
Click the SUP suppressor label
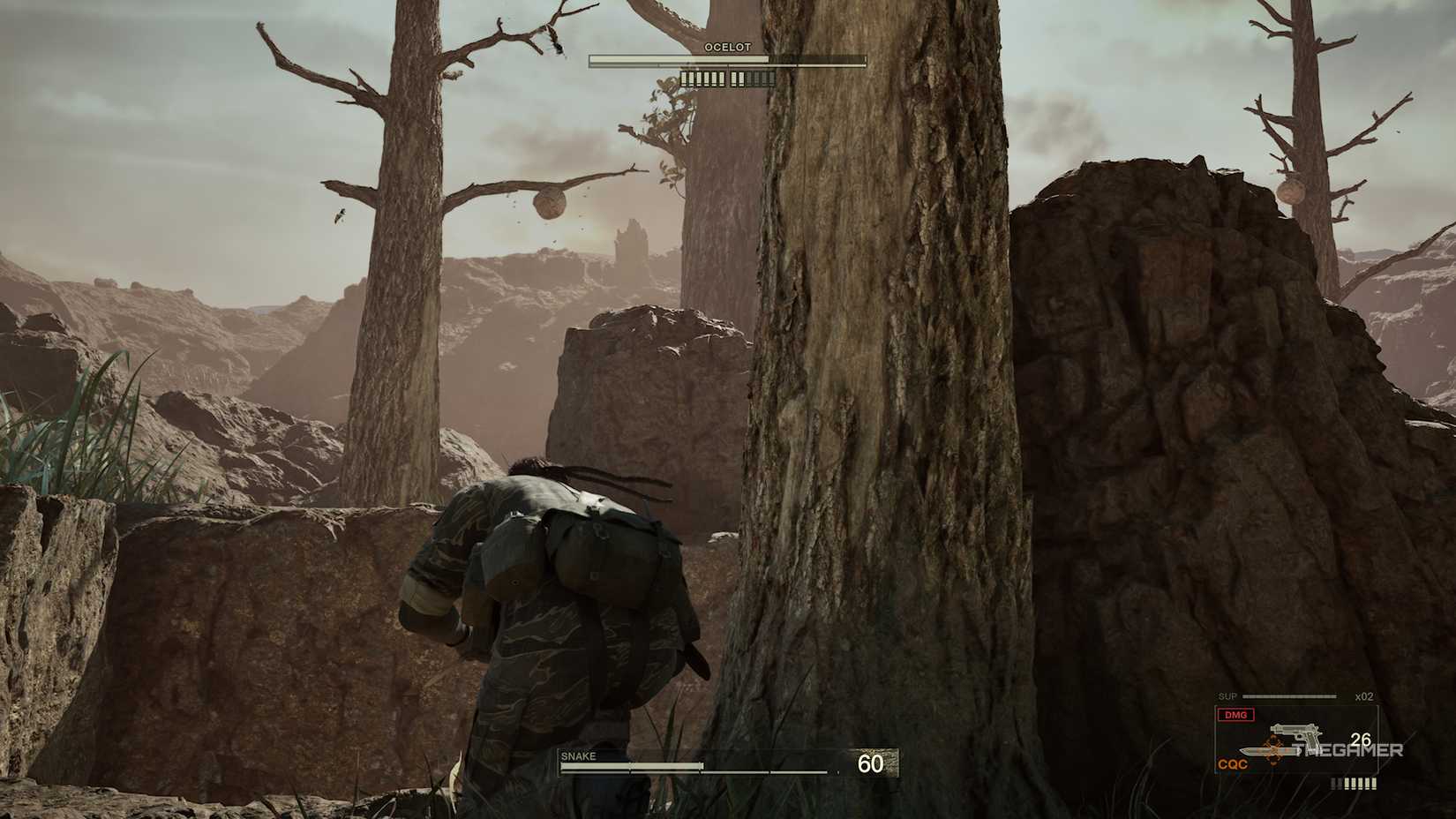pyautogui.click(x=1227, y=695)
